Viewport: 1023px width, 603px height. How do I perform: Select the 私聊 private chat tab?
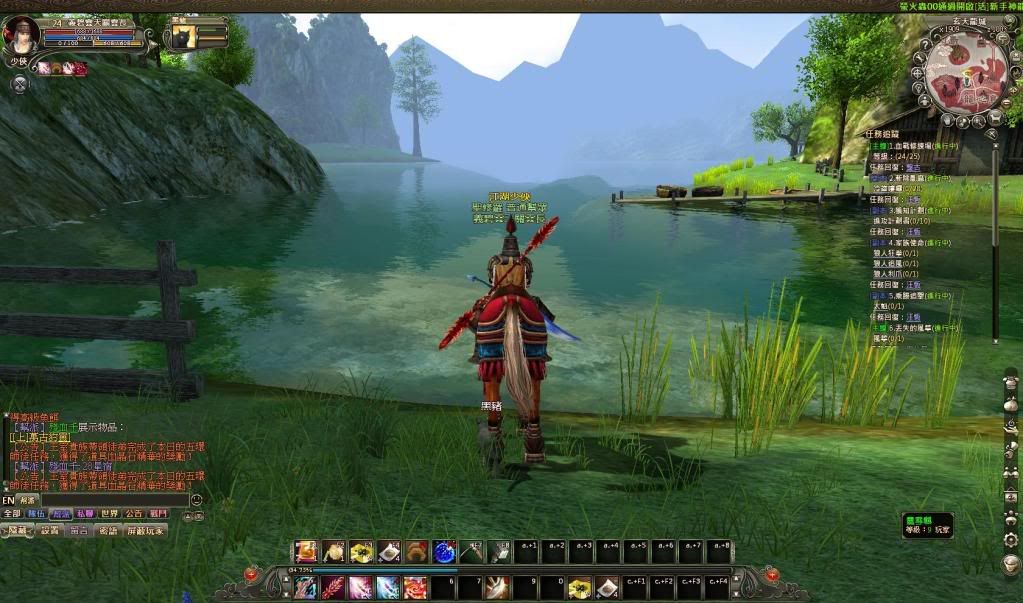pyautogui.click(x=85, y=513)
